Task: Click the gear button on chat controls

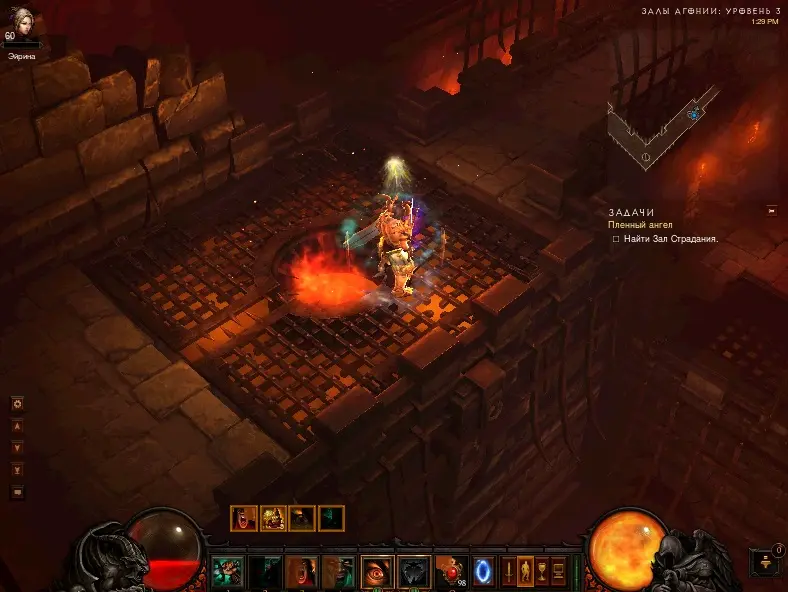Action: pyautogui.click(x=17, y=404)
